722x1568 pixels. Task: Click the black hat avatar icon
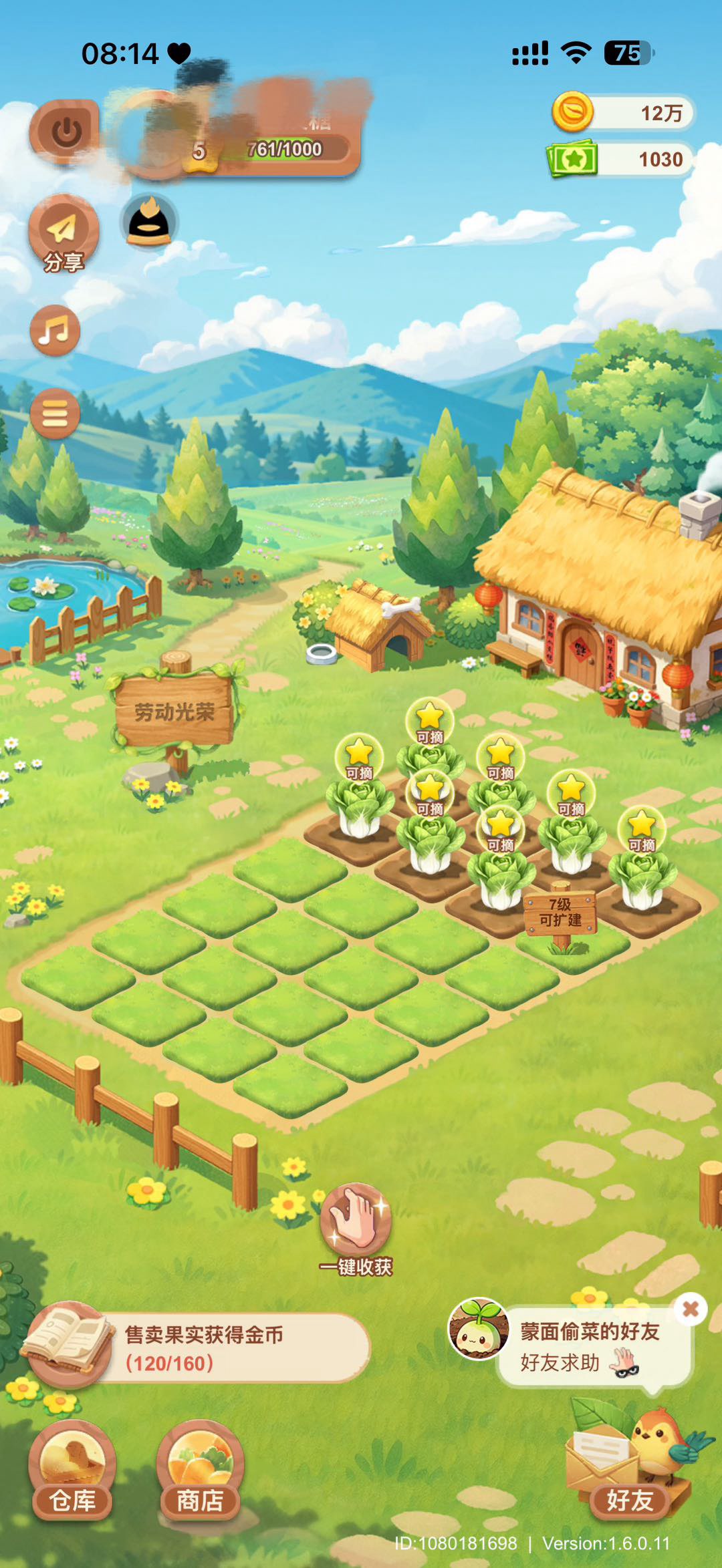149,222
